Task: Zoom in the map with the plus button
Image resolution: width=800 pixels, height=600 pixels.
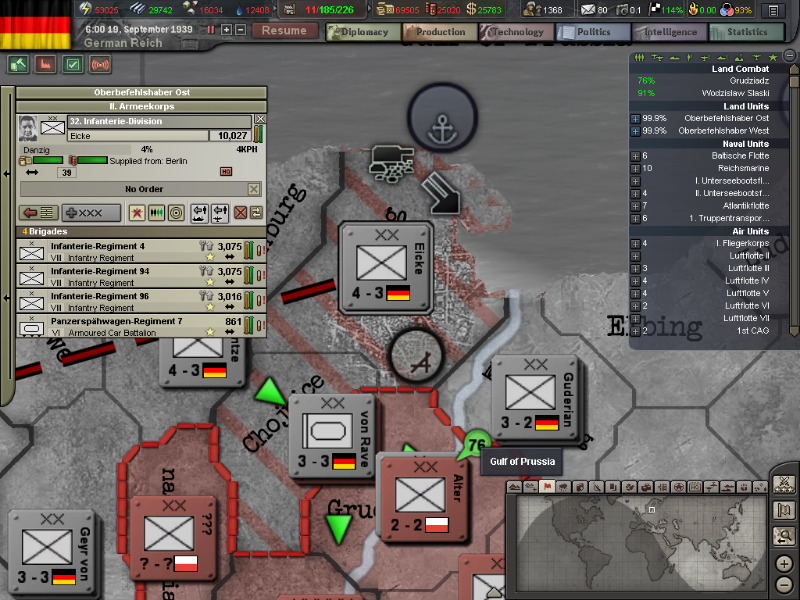Action: click(x=784, y=562)
